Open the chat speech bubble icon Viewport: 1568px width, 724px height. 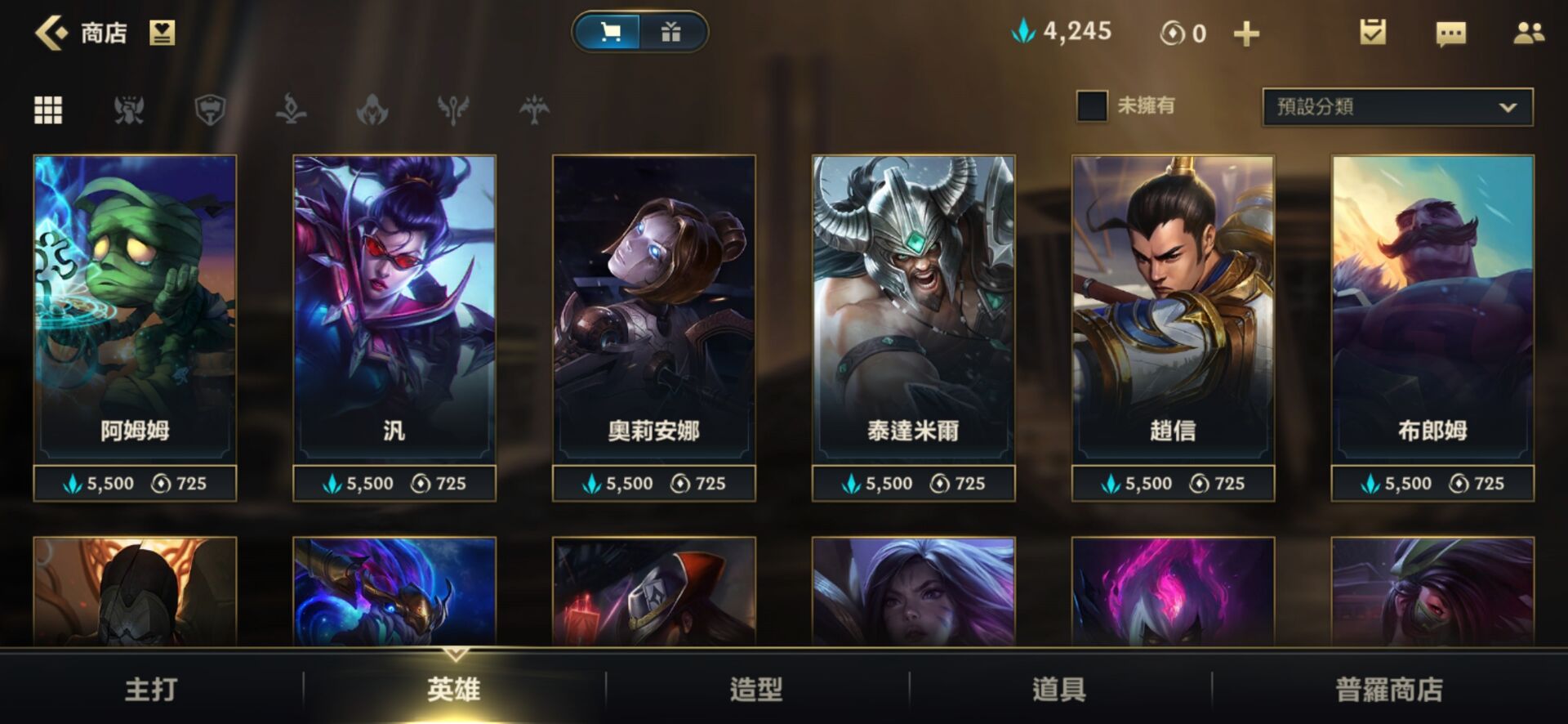point(1450,34)
